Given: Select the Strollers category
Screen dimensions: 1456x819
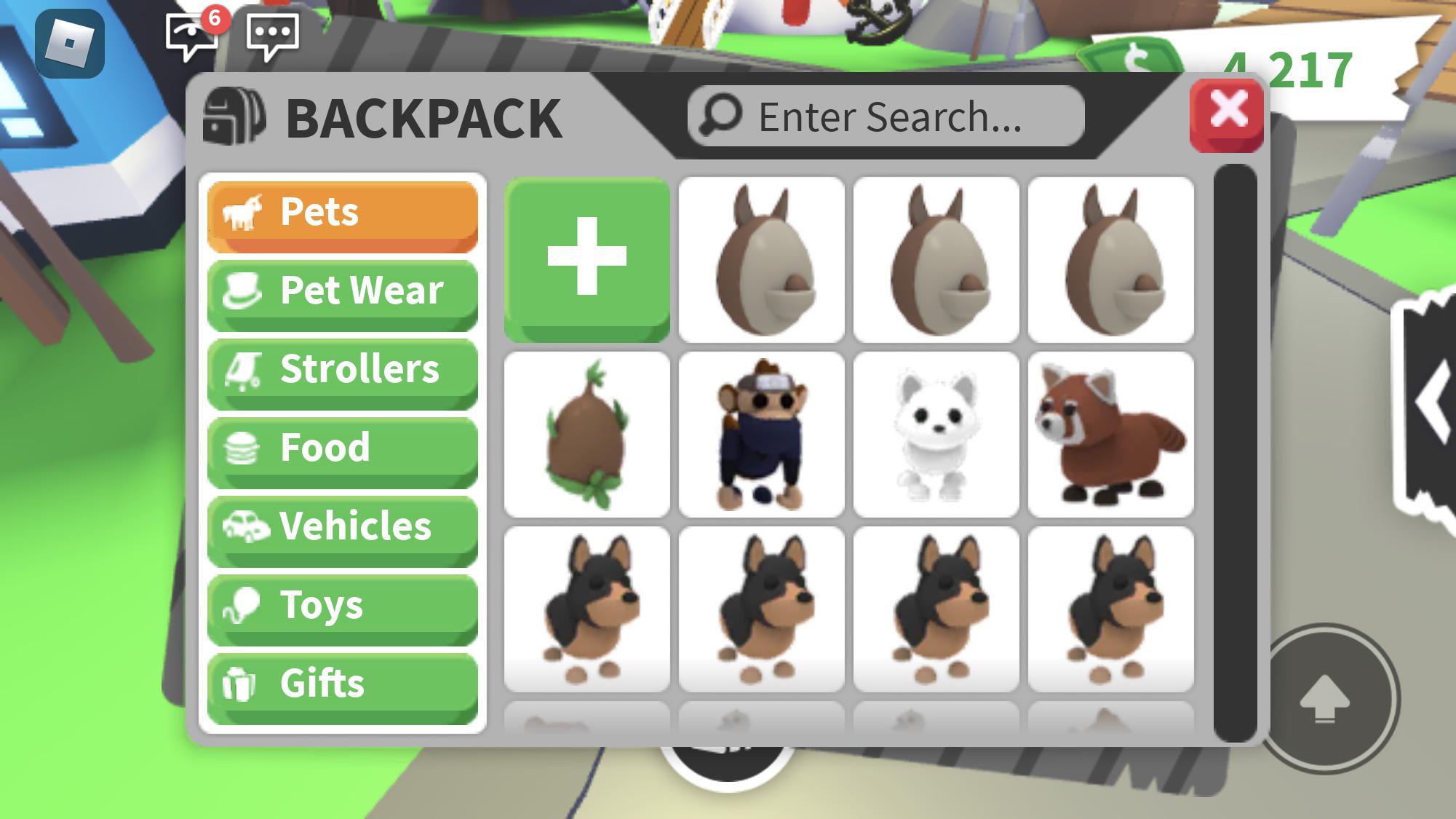Looking at the screenshot, I should [342, 369].
